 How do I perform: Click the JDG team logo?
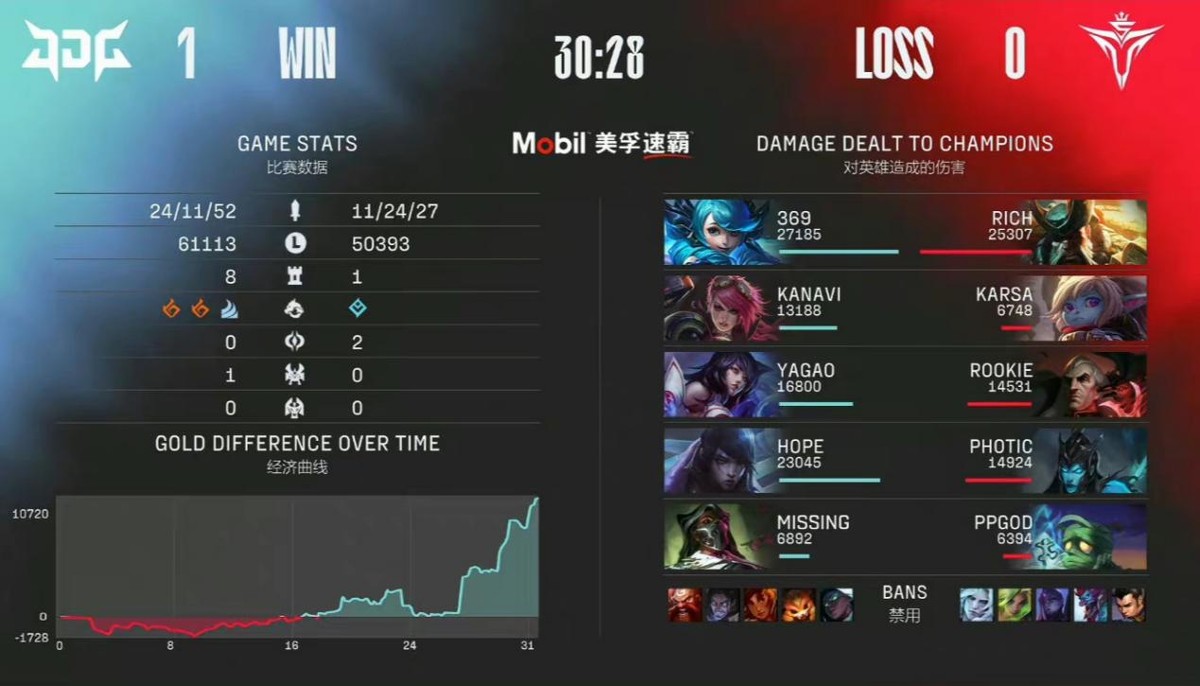point(75,52)
